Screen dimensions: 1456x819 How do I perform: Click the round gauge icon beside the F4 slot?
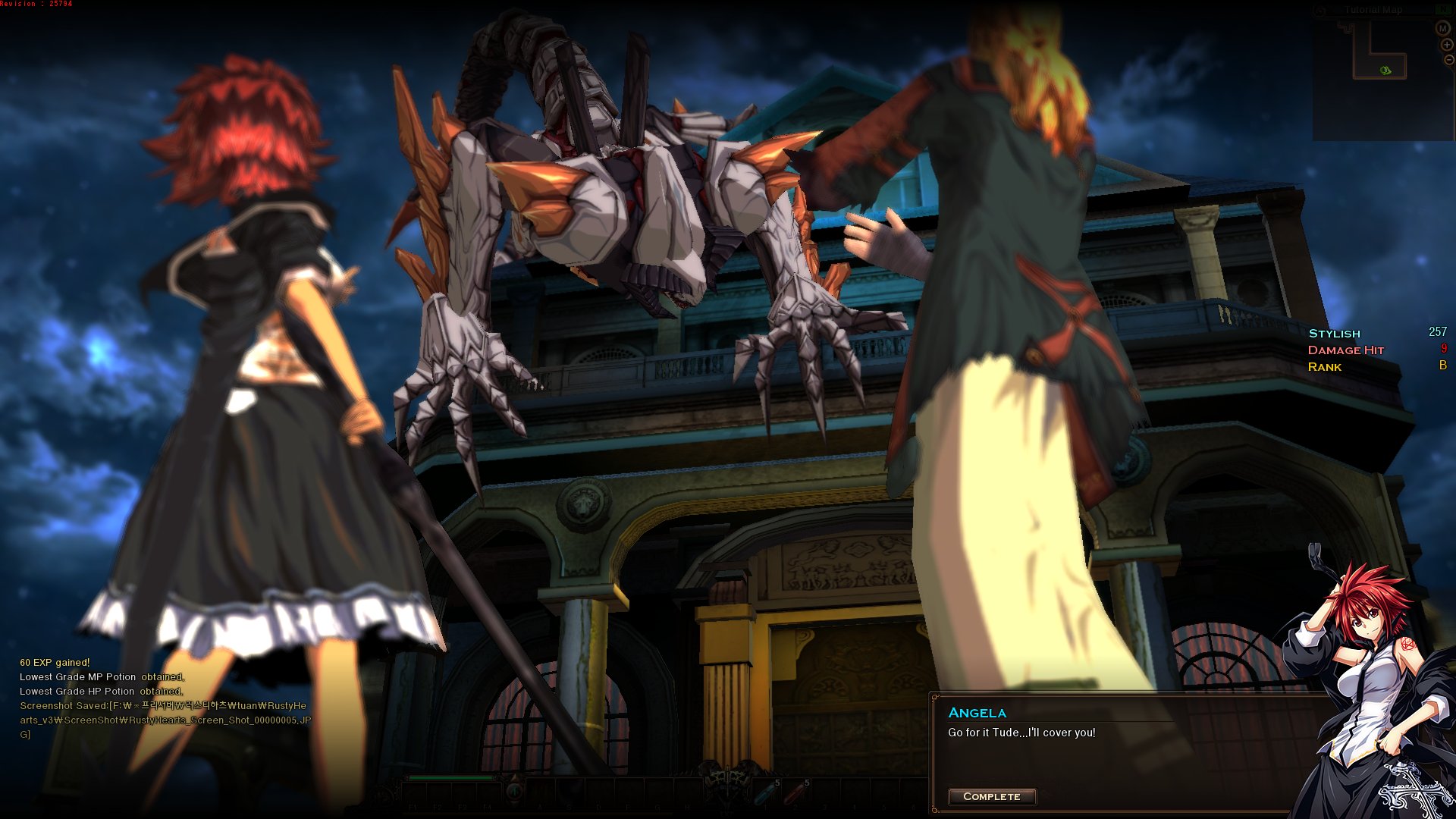tap(515, 792)
